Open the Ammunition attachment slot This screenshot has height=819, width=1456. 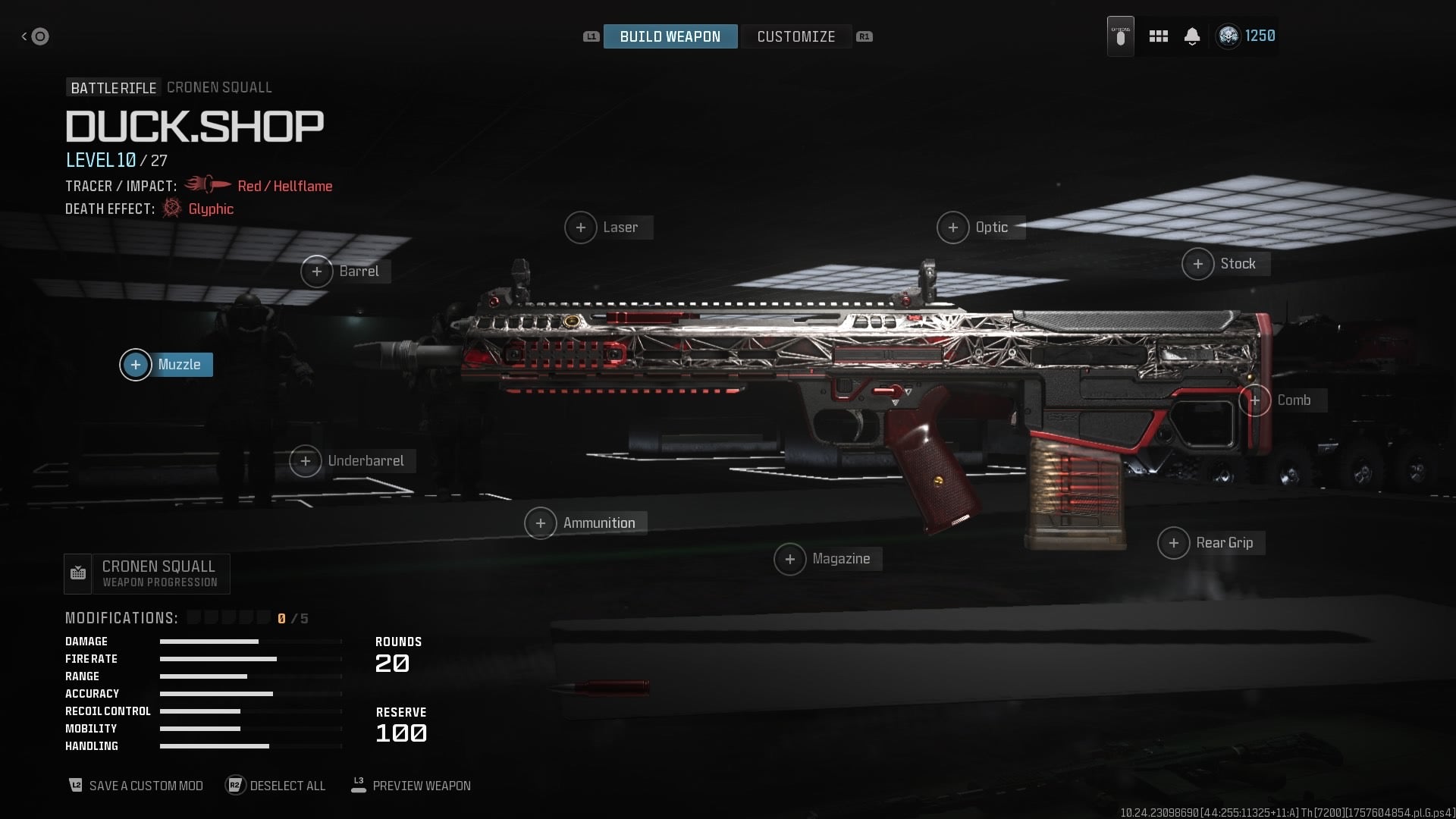(585, 523)
